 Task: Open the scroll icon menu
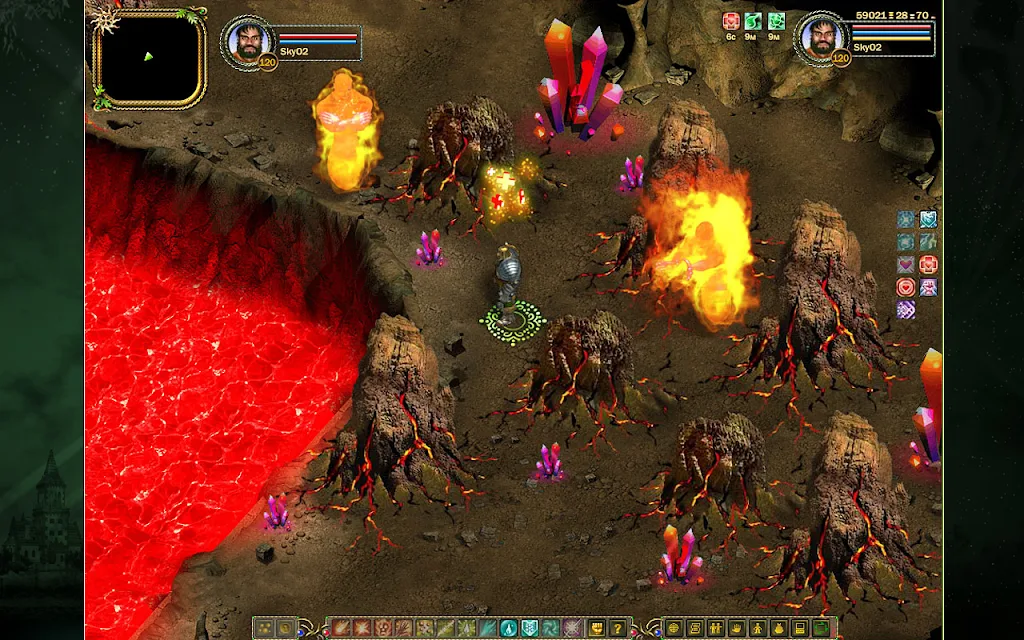coord(697,628)
